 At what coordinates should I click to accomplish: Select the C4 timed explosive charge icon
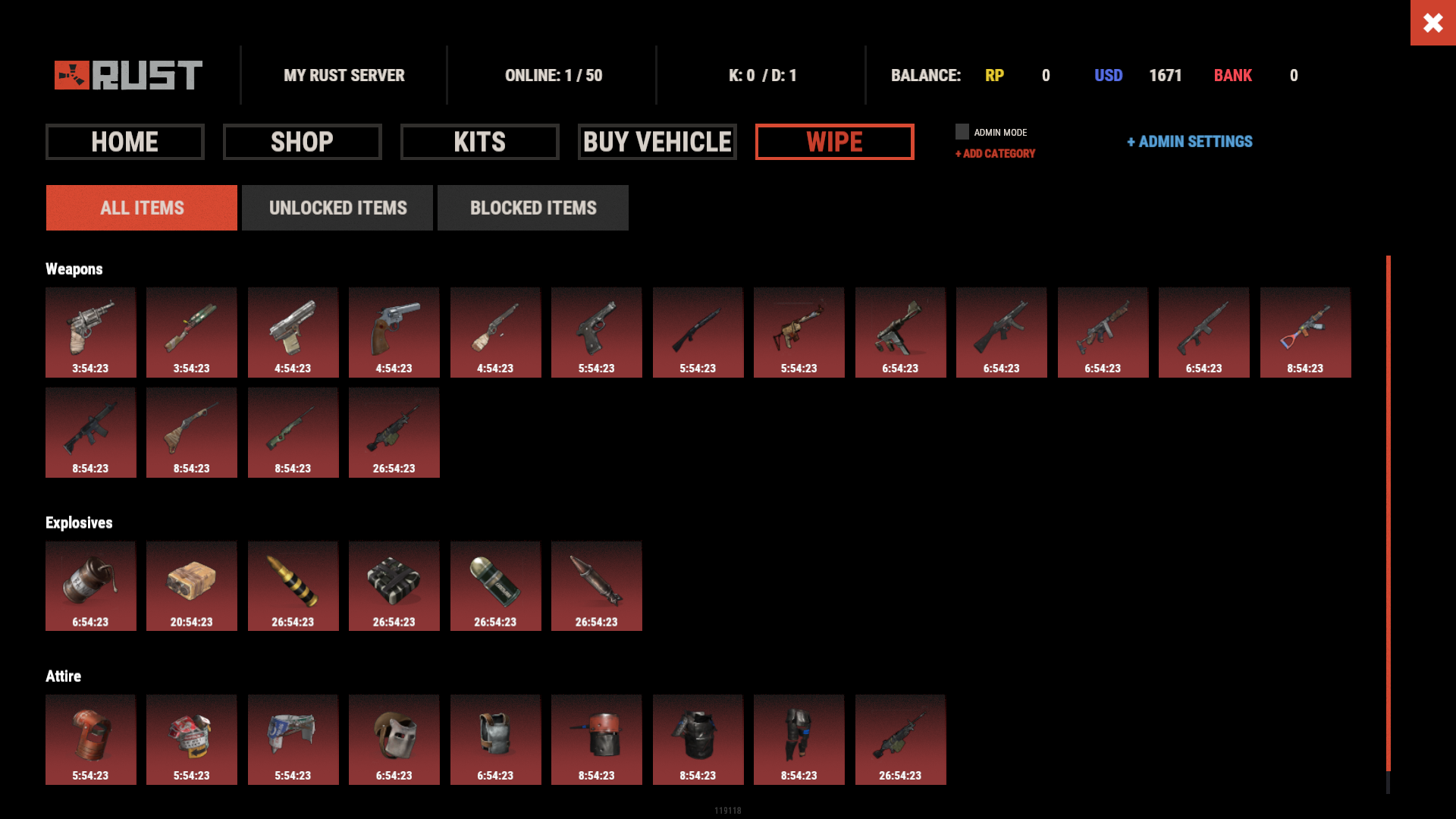tap(394, 585)
